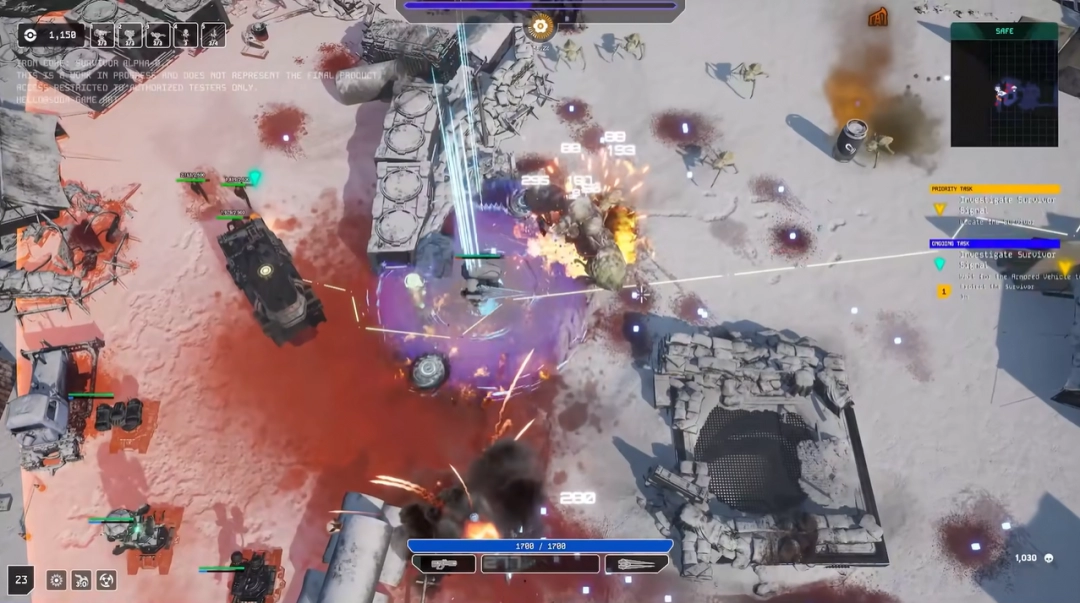Click the gear emblem below top bar

[x=541, y=26]
